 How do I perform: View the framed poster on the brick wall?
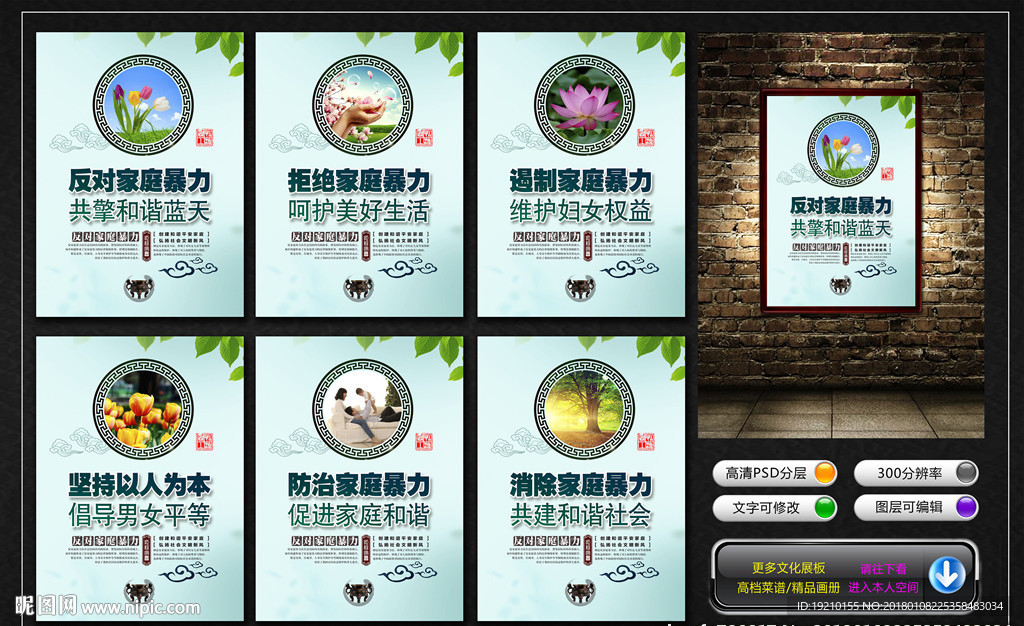pos(841,201)
